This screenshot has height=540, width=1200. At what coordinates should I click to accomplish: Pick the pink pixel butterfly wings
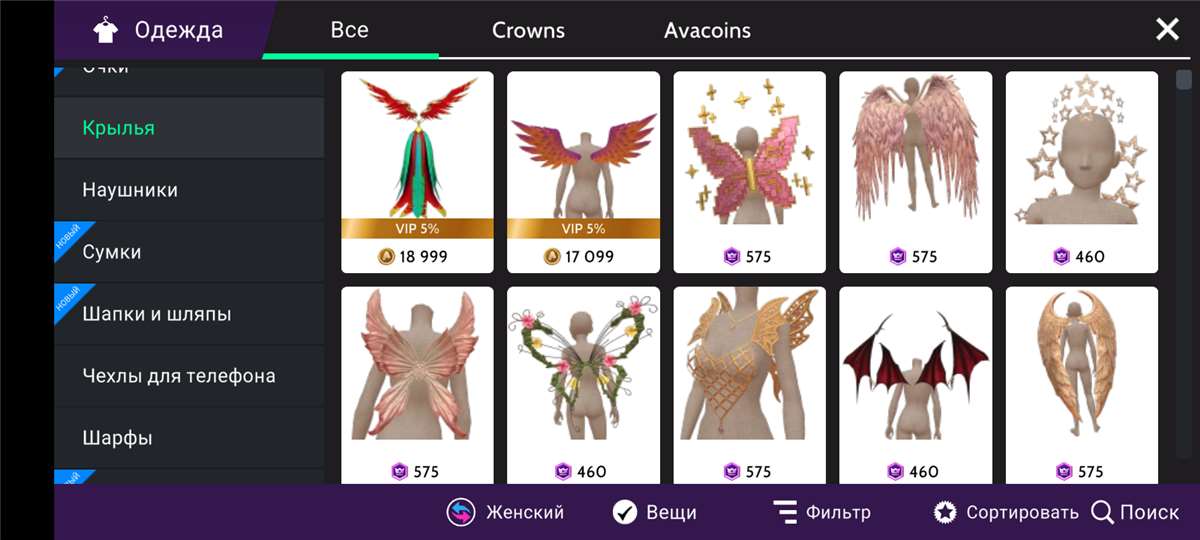pos(749,171)
